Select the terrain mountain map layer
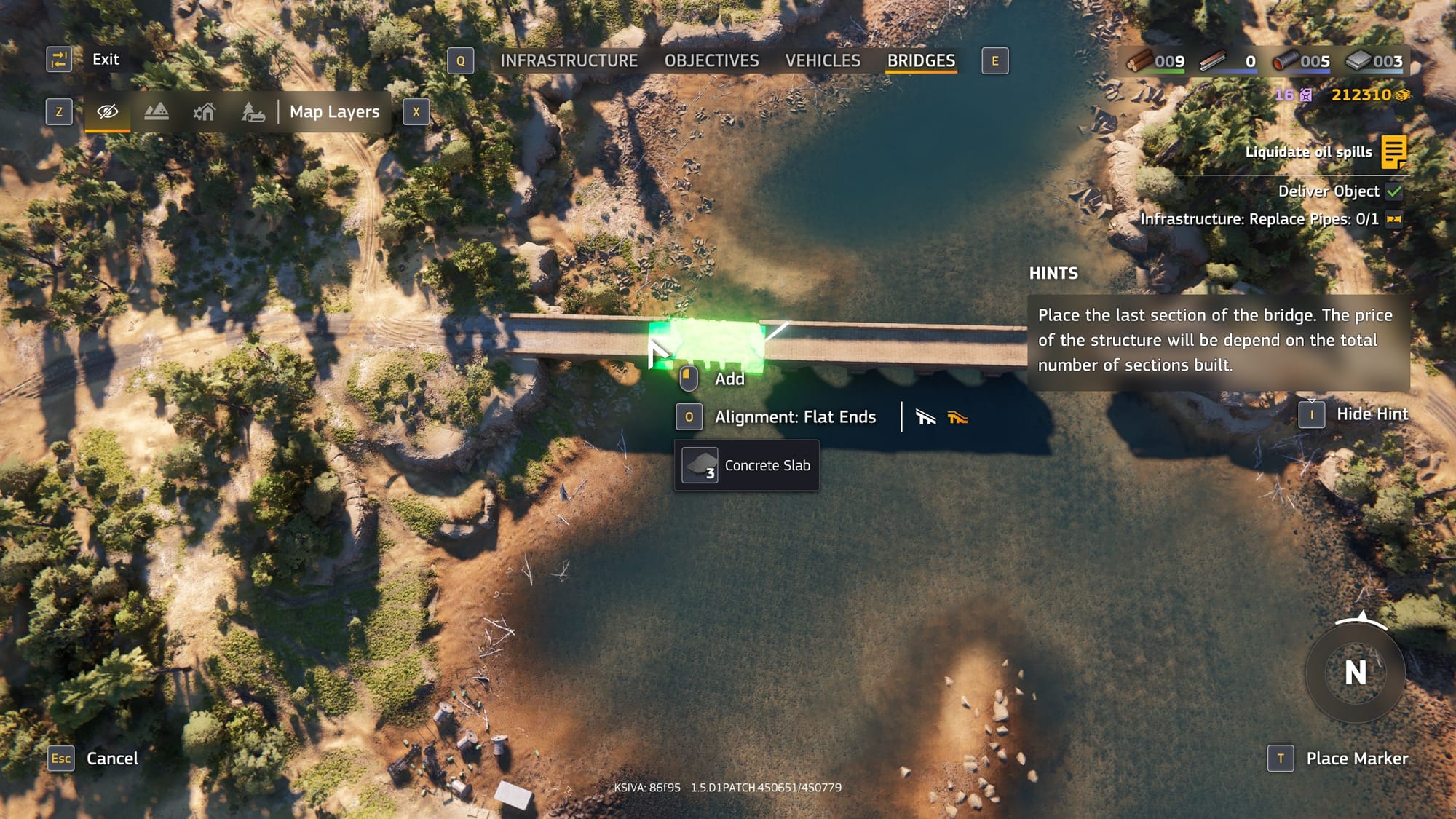The image size is (1456, 819). tap(157, 112)
